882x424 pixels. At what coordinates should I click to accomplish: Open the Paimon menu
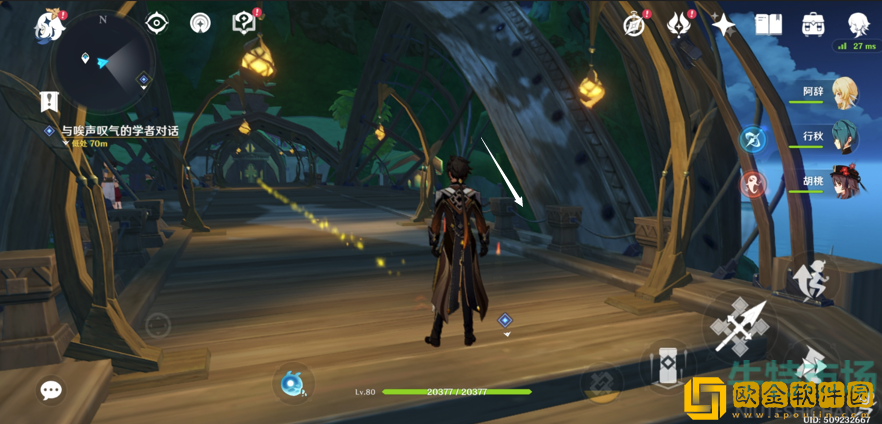(x=48, y=24)
